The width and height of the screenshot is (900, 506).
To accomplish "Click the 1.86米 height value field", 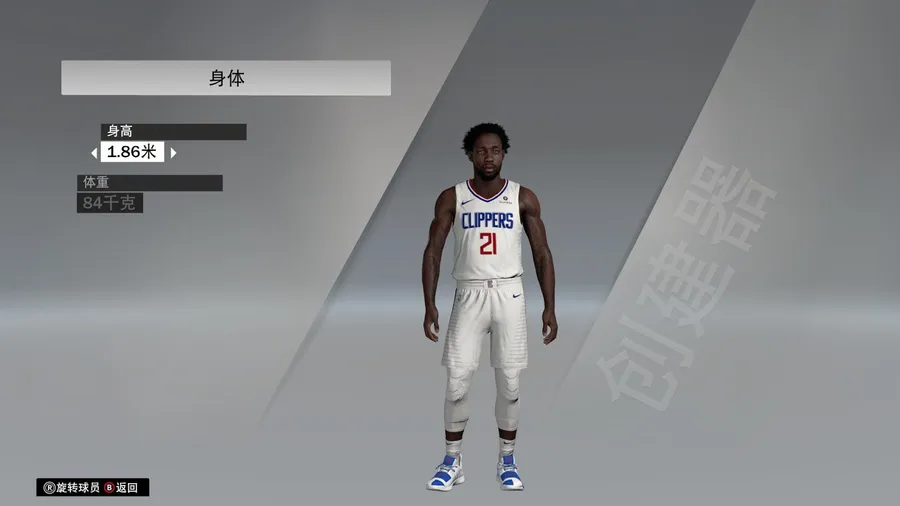I will (133, 153).
